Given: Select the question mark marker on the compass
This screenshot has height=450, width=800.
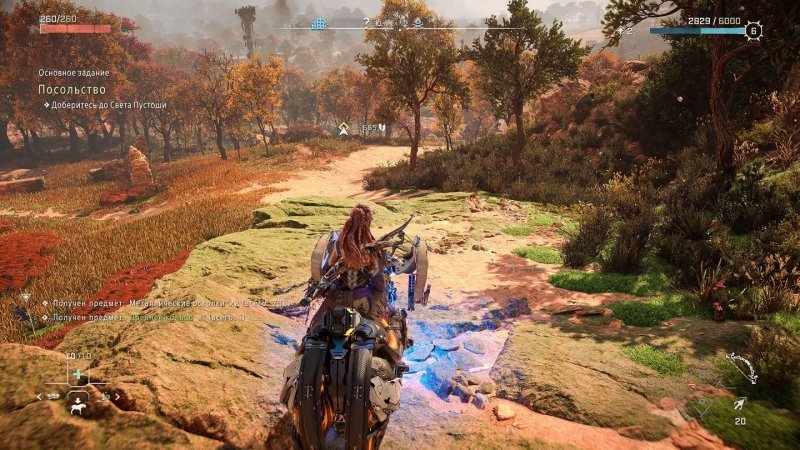Looking at the screenshot, I should point(367,21).
